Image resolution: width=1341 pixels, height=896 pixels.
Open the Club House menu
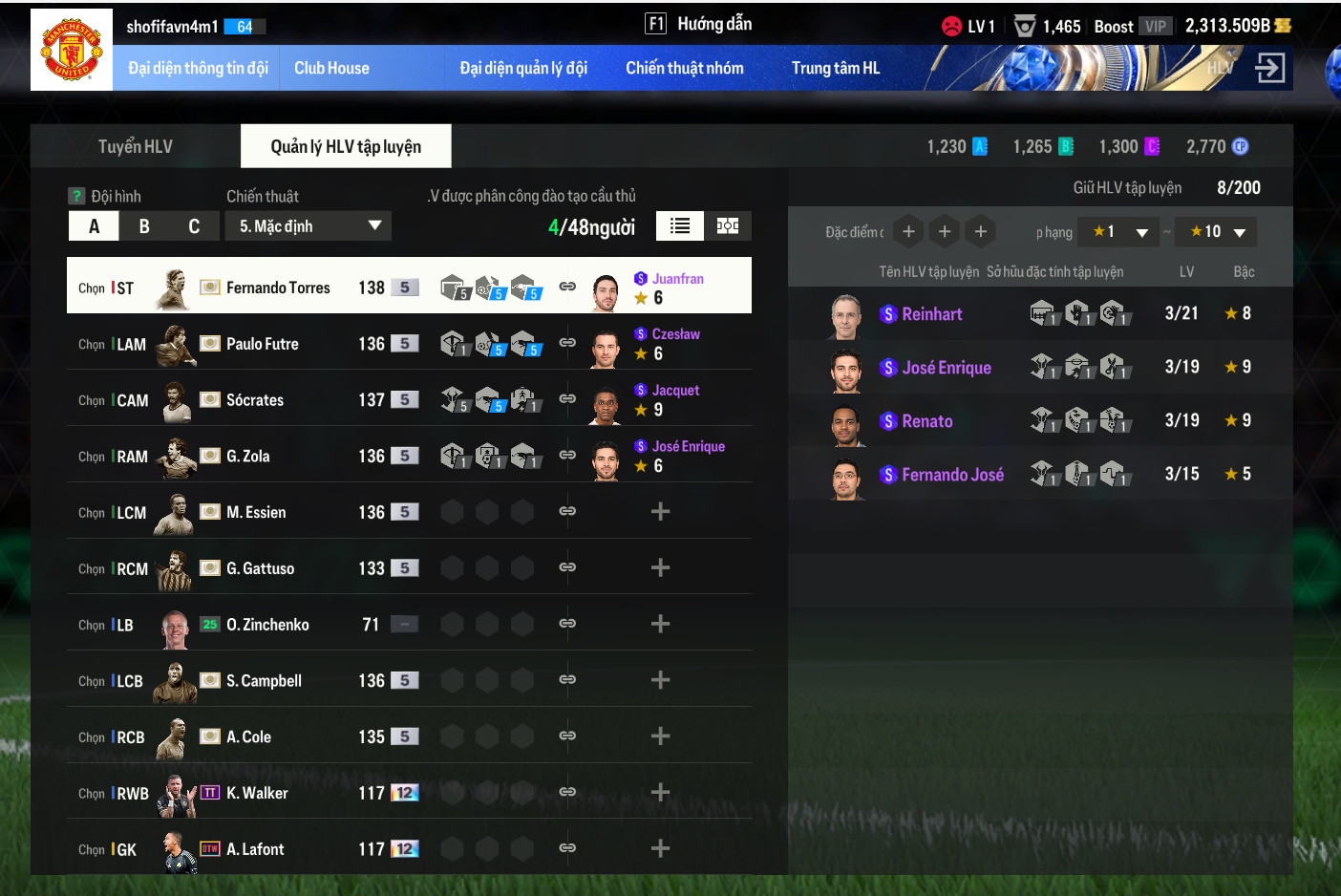coord(331,68)
